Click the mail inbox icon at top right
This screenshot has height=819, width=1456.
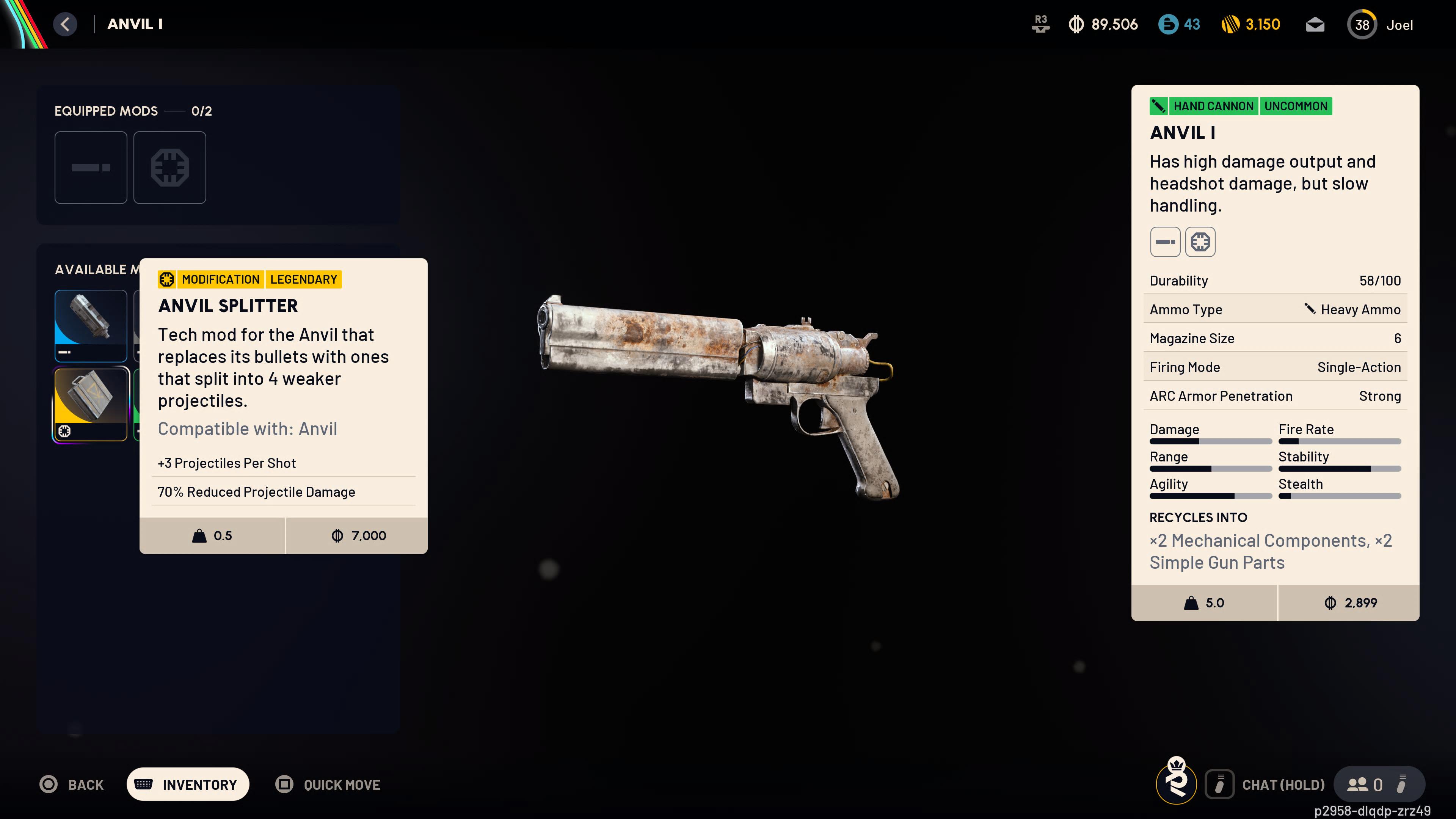pos(1315,24)
